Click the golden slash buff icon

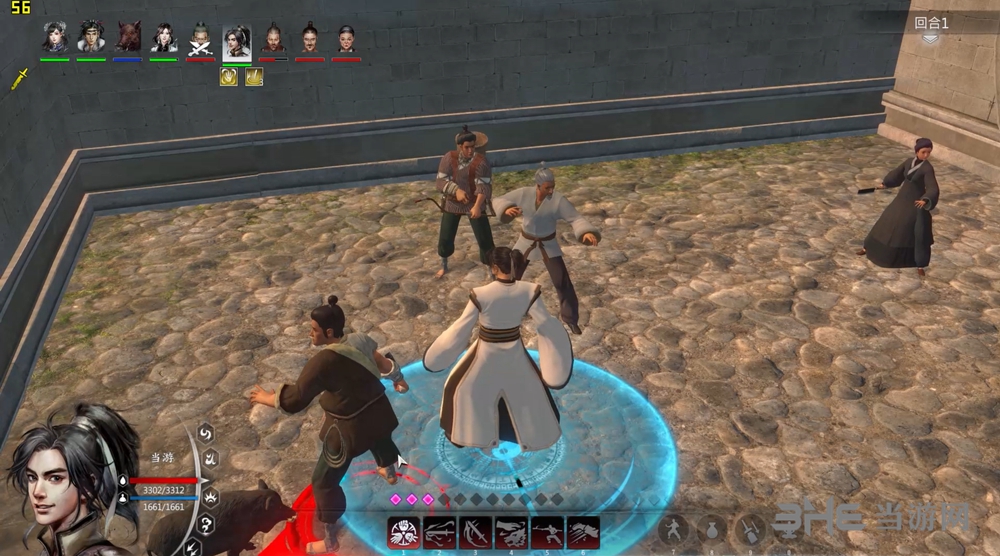(254, 76)
